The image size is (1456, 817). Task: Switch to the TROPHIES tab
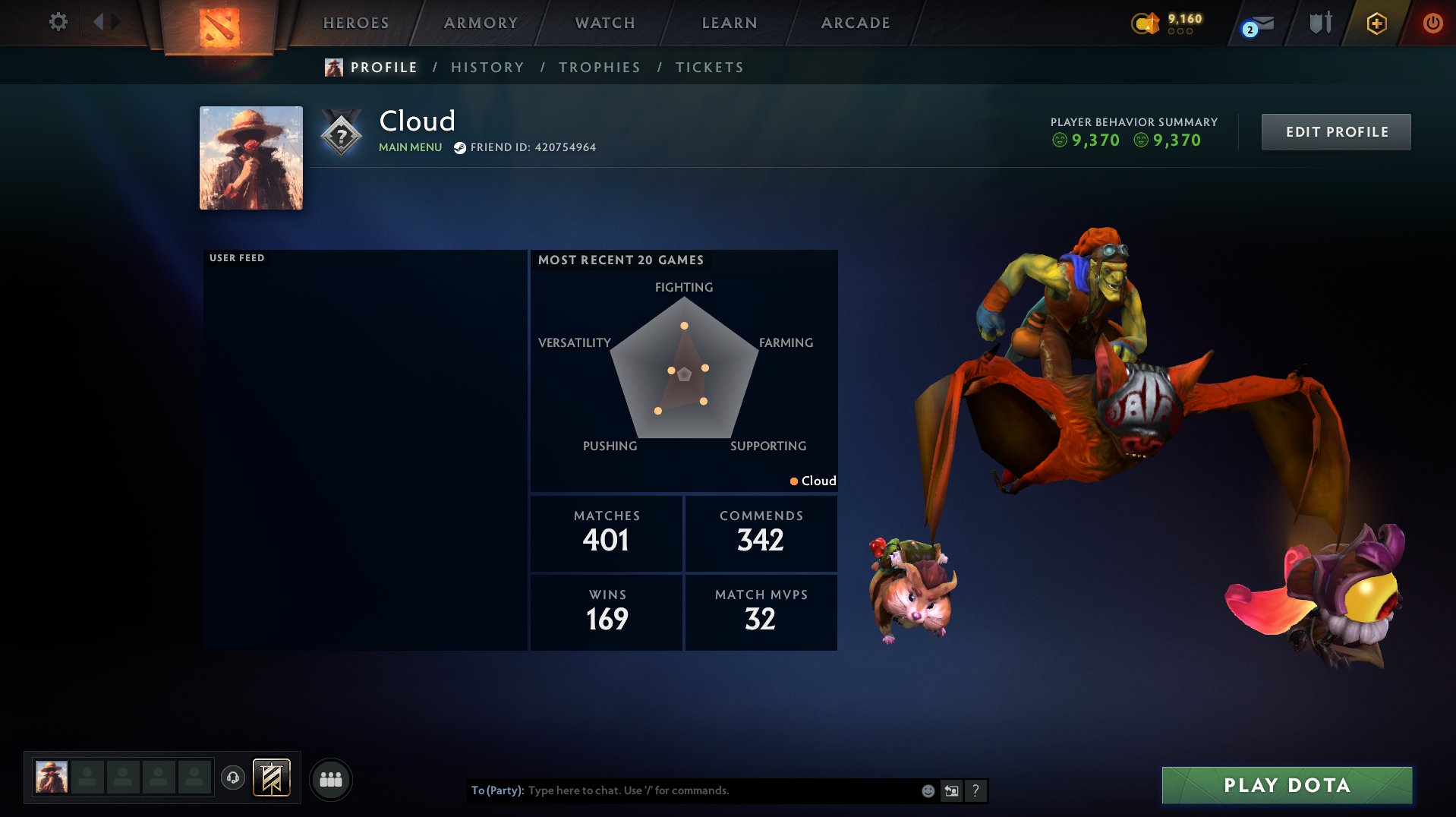click(x=599, y=67)
